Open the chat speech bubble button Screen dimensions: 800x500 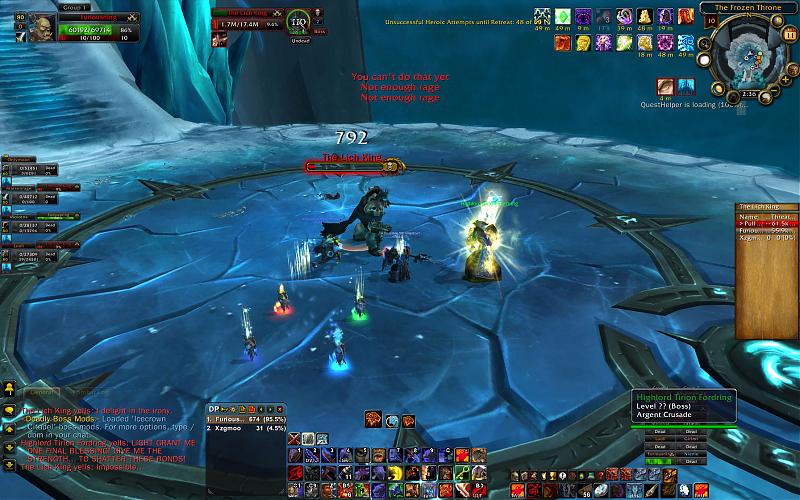(x=8, y=410)
